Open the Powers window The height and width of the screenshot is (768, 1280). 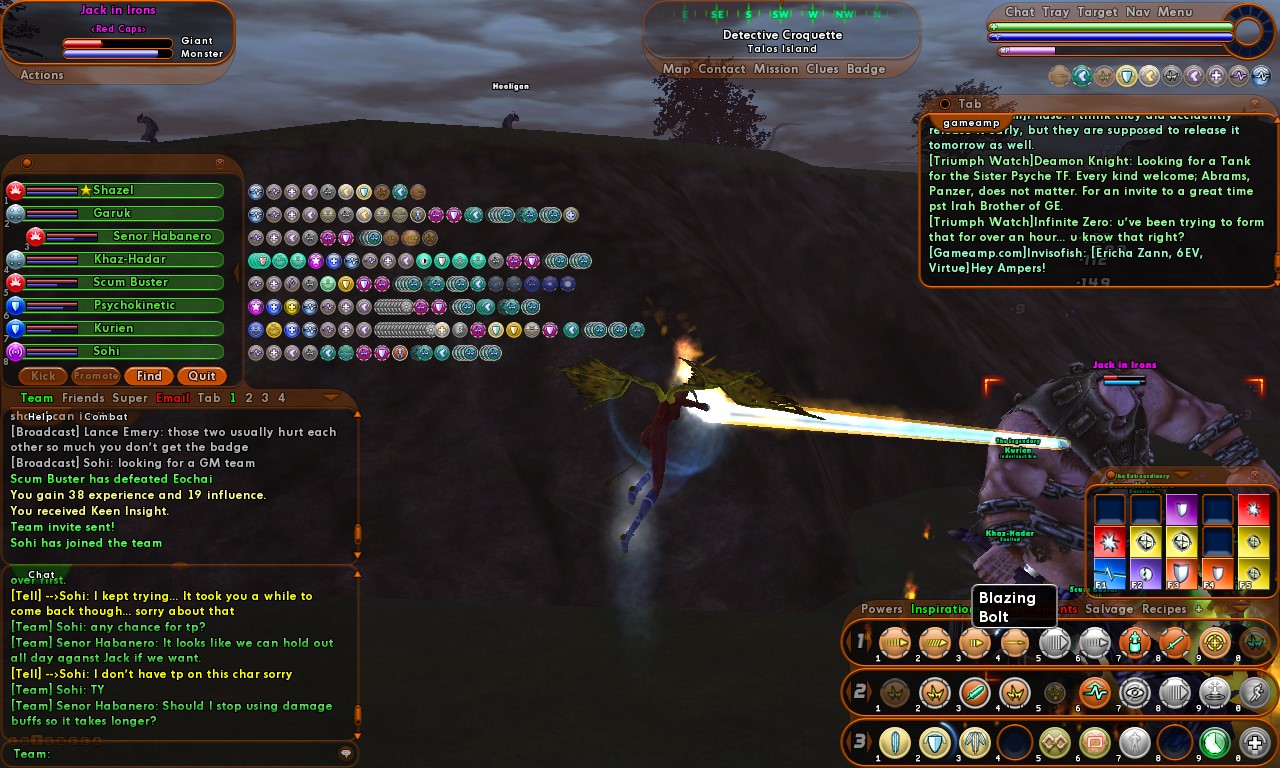tap(881, 609)
